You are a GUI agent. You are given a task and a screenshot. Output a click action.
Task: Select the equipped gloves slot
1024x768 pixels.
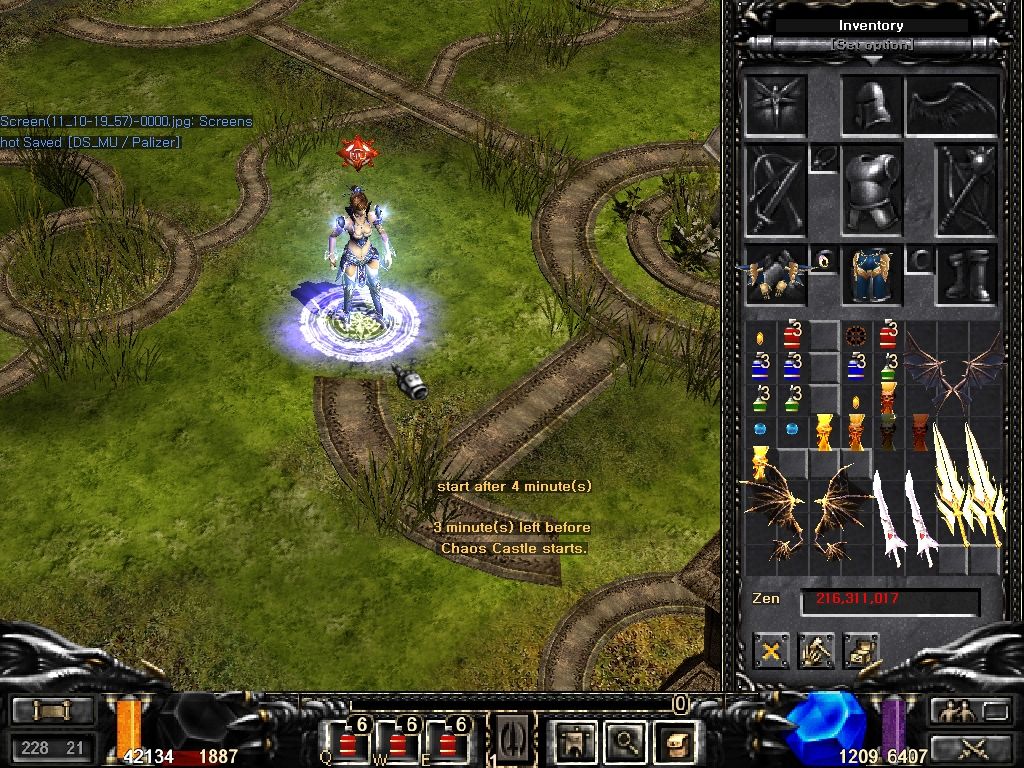pyautogui.click(x=776, y=274)
